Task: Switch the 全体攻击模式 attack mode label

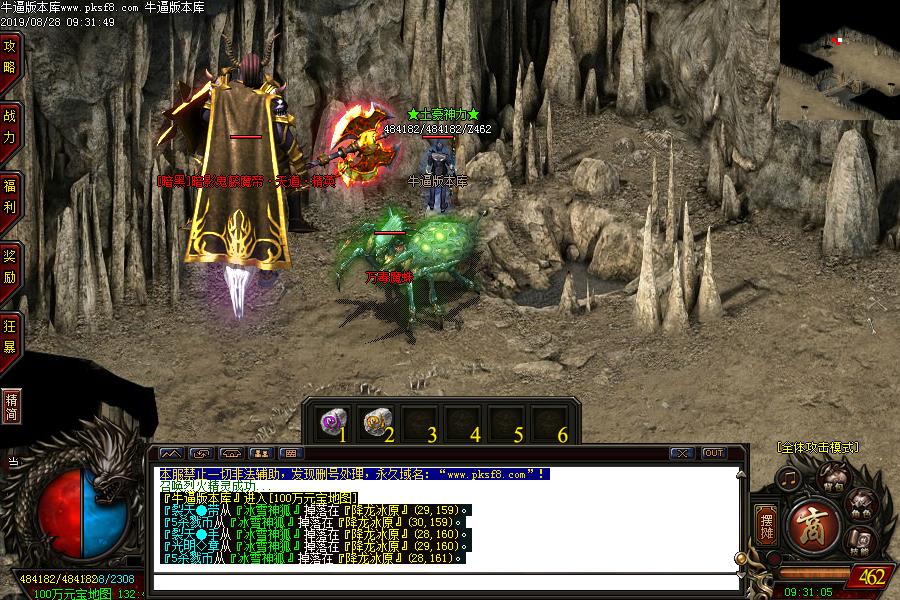Action: pyautogui.click(x=817, y=448)
